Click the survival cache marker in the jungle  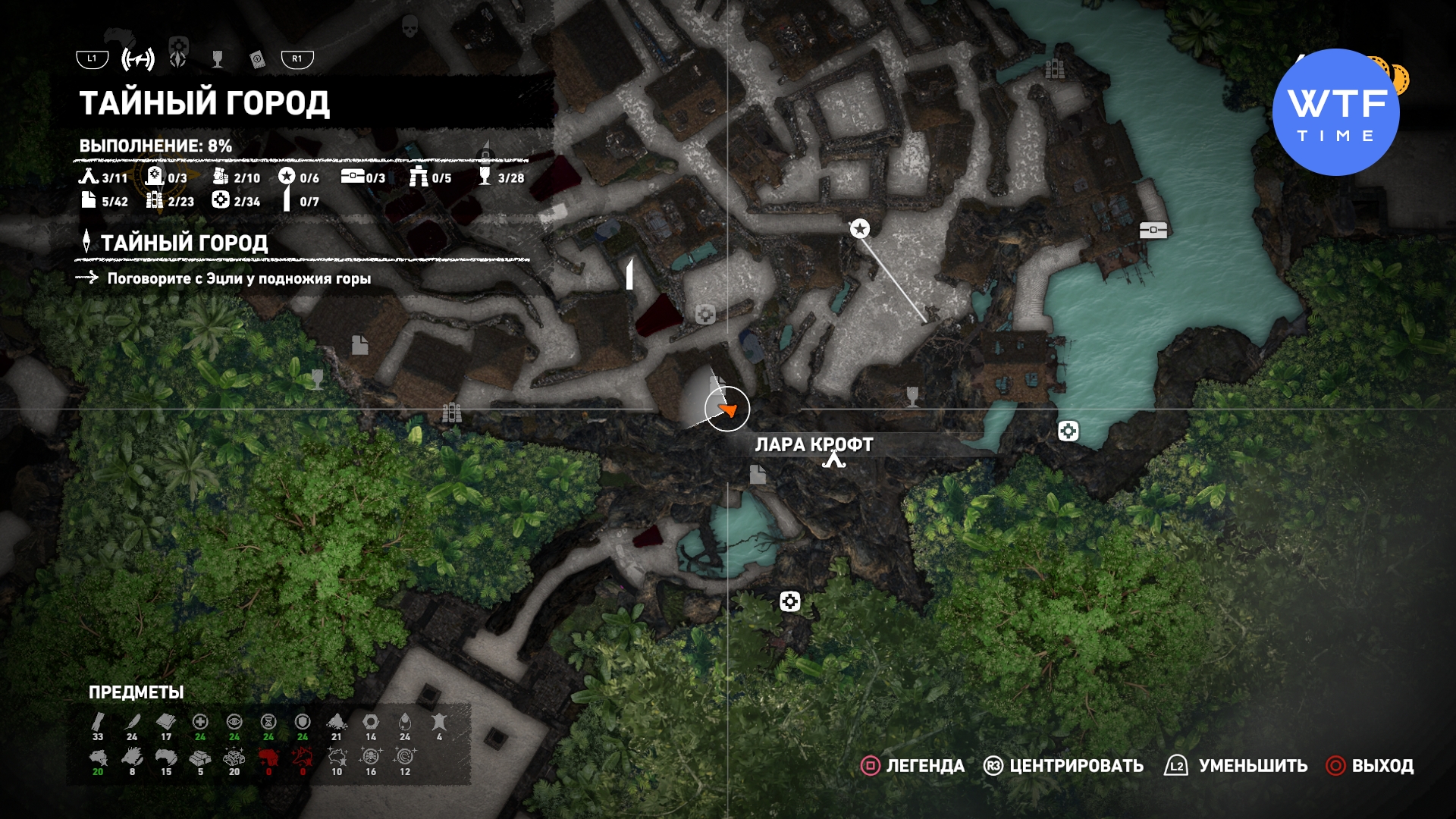[789, 601]
